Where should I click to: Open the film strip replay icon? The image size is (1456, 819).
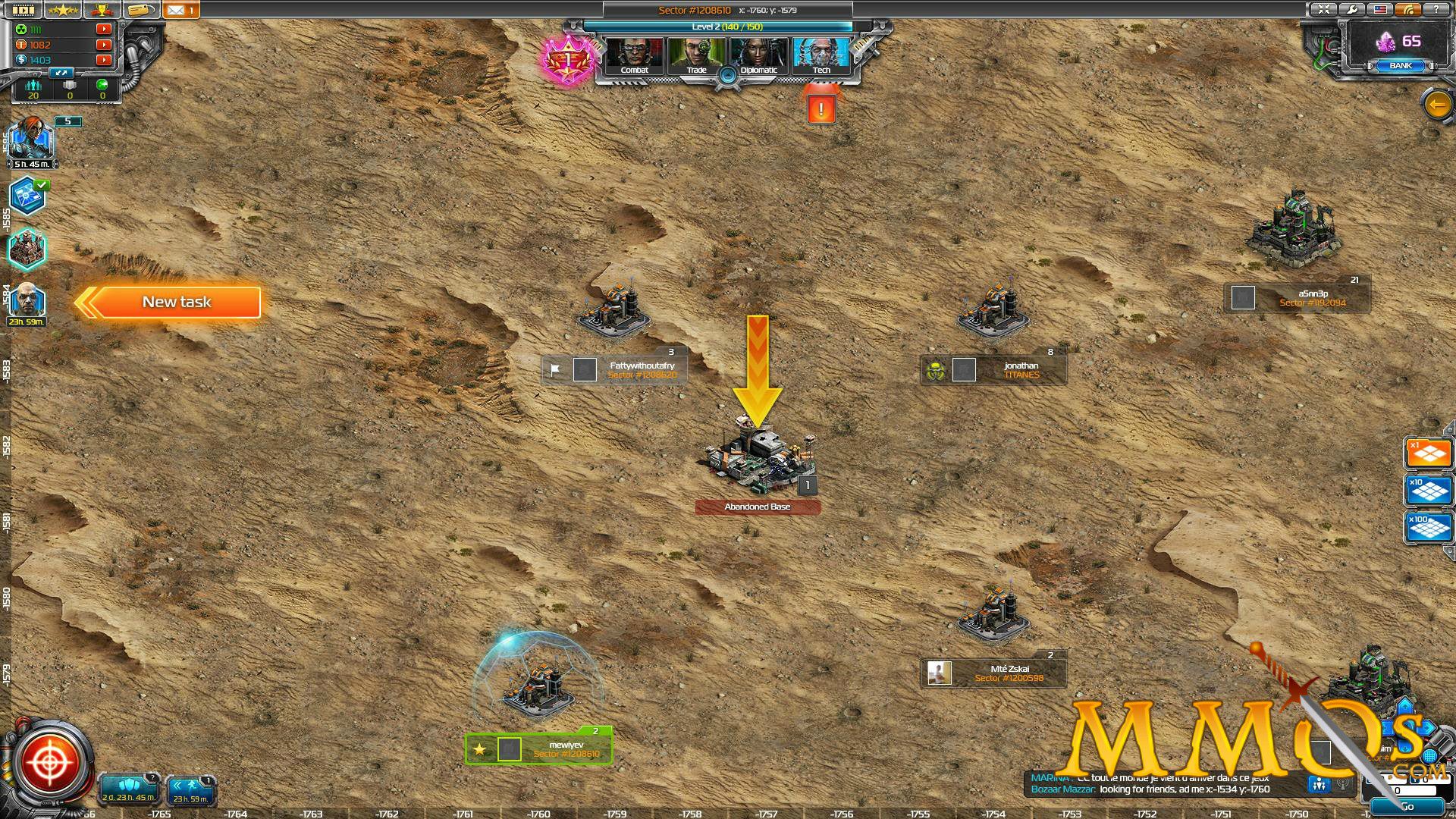23,10
